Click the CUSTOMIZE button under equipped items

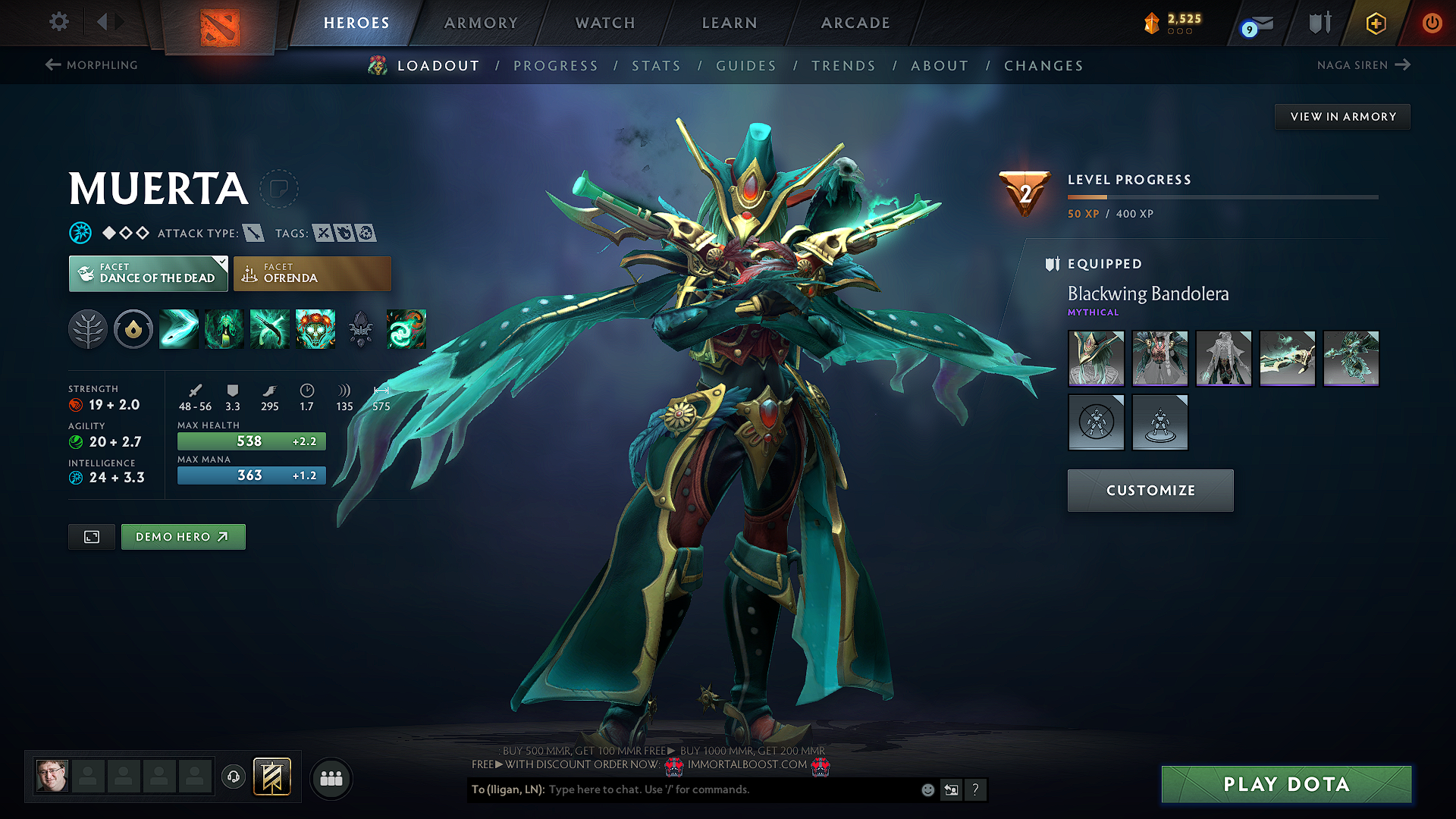(x=1150, y=490)
